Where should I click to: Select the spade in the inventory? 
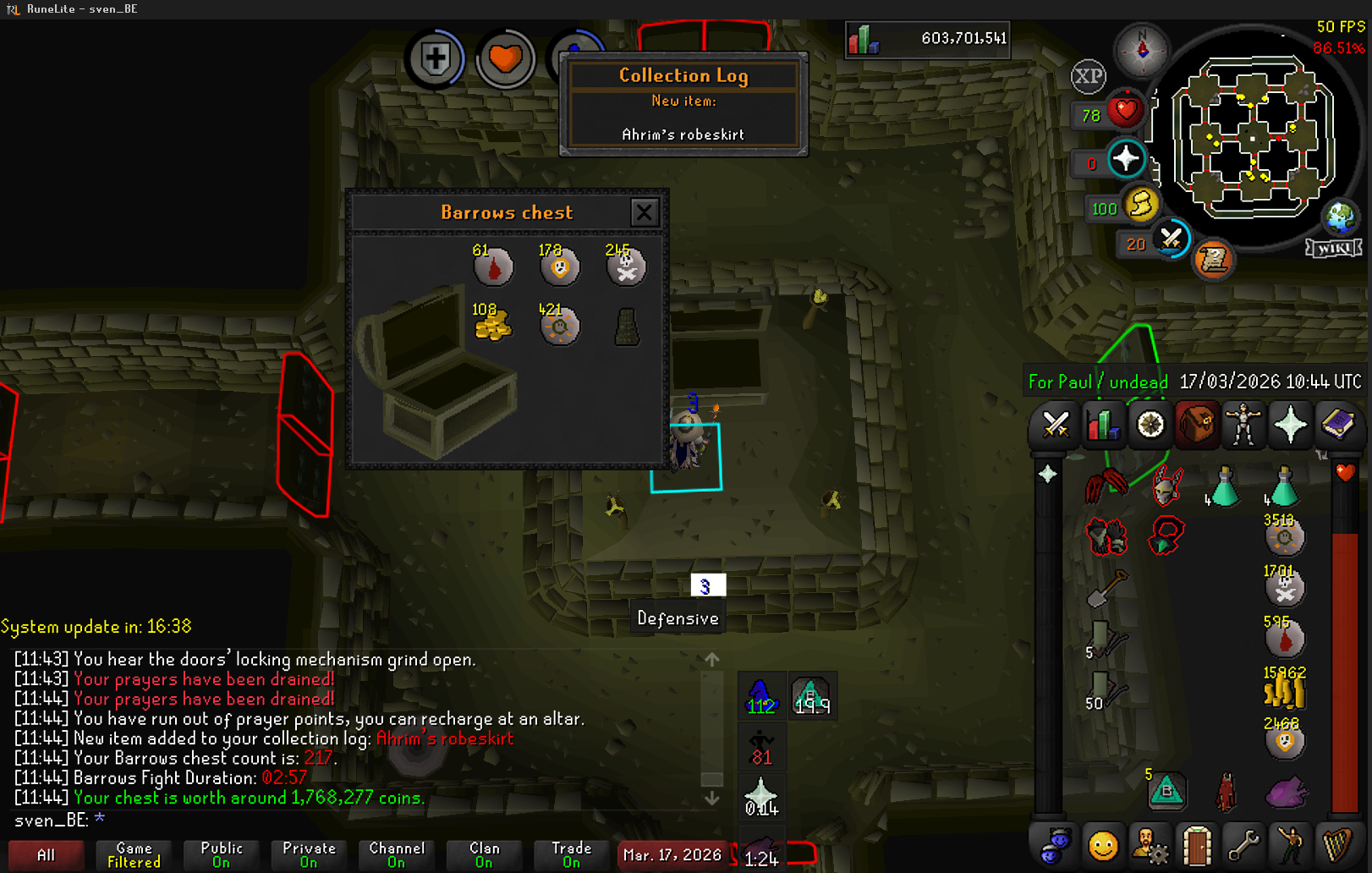[x=1106, y=588]
